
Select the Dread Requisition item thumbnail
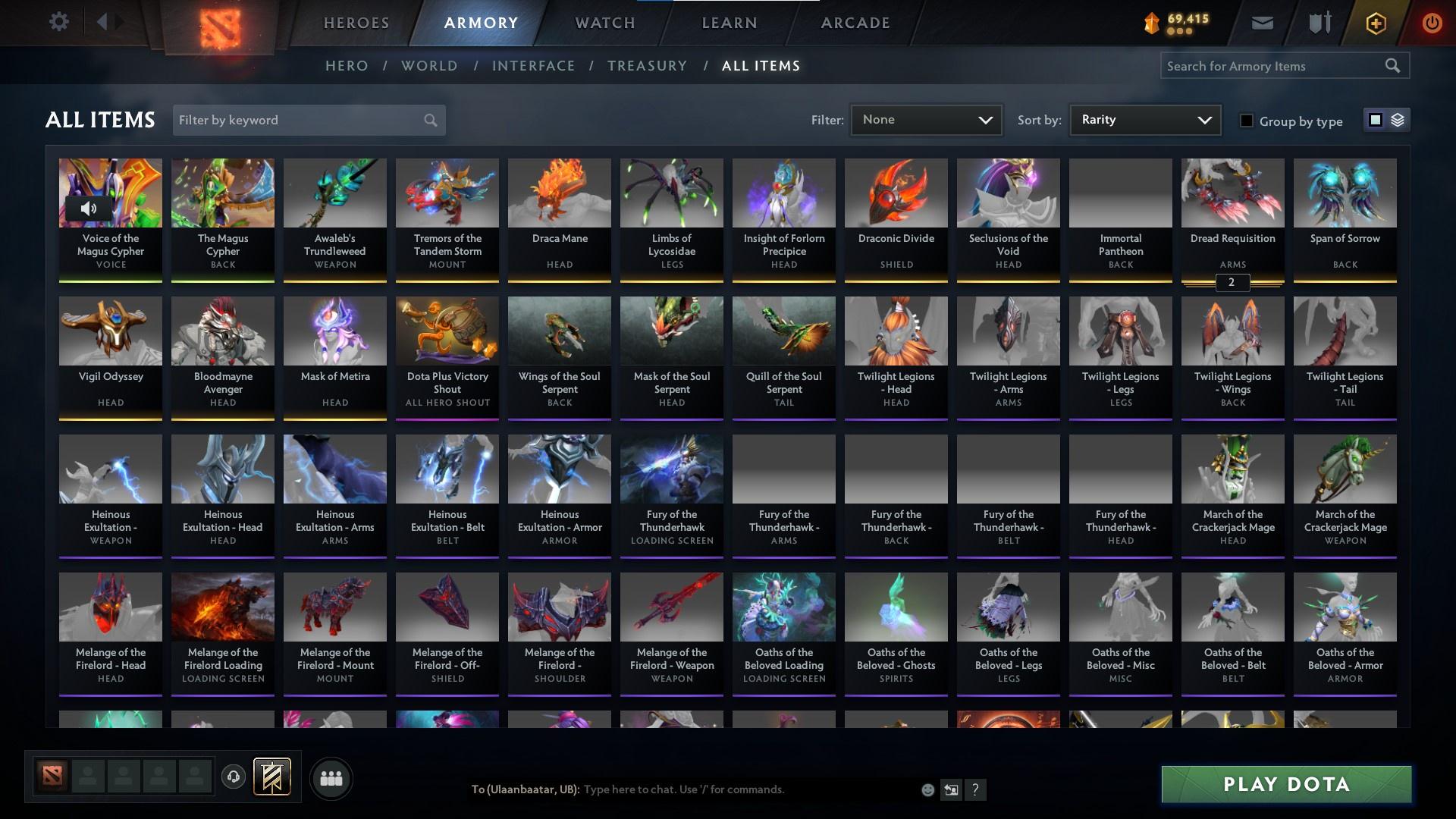tap(1232, 192)
